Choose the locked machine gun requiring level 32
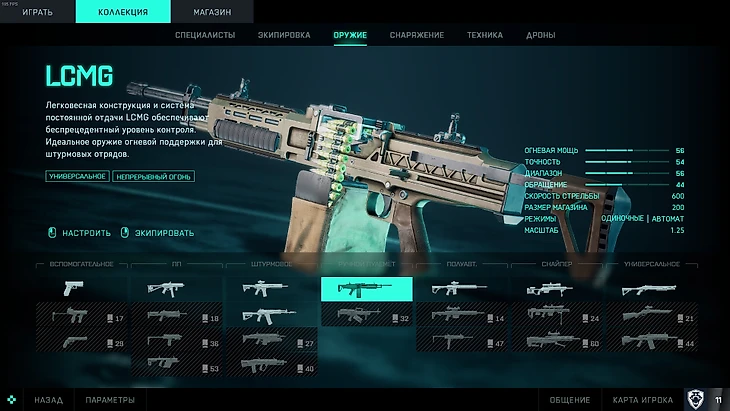The image size is (730, 411). tap(366, 317)
